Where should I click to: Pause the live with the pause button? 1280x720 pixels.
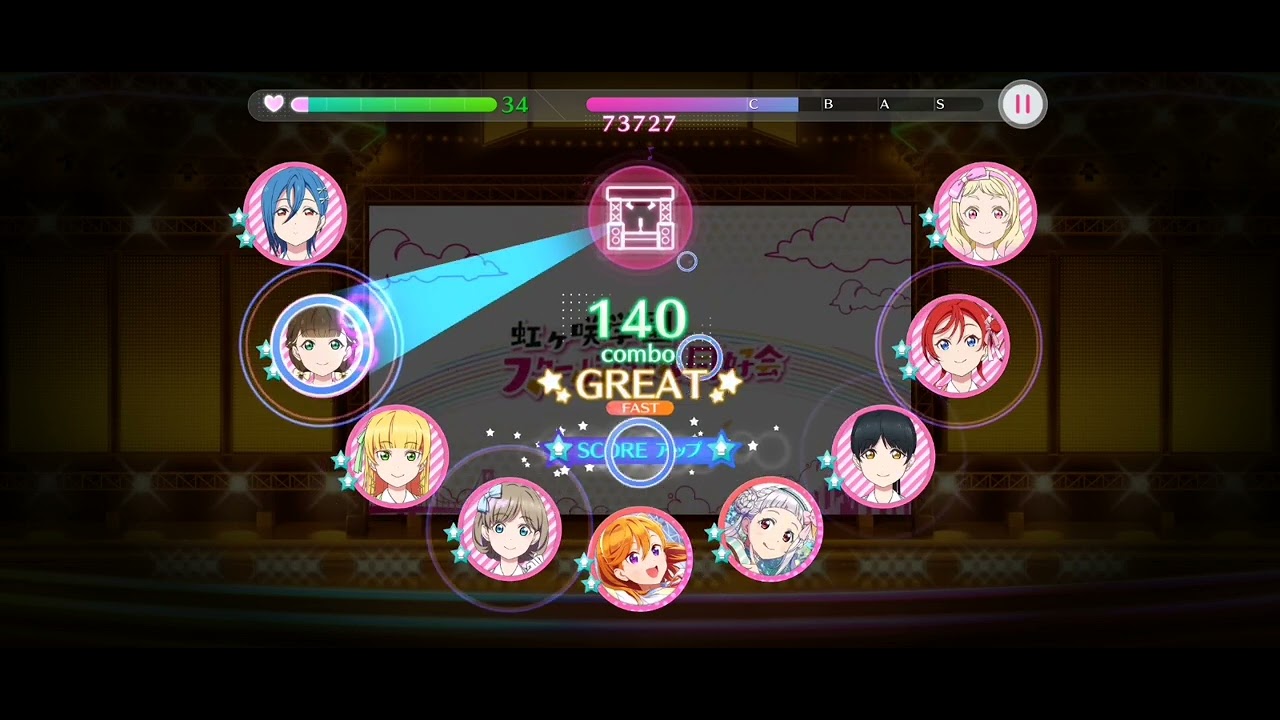pyautogui.click(x=1022, y=104)
